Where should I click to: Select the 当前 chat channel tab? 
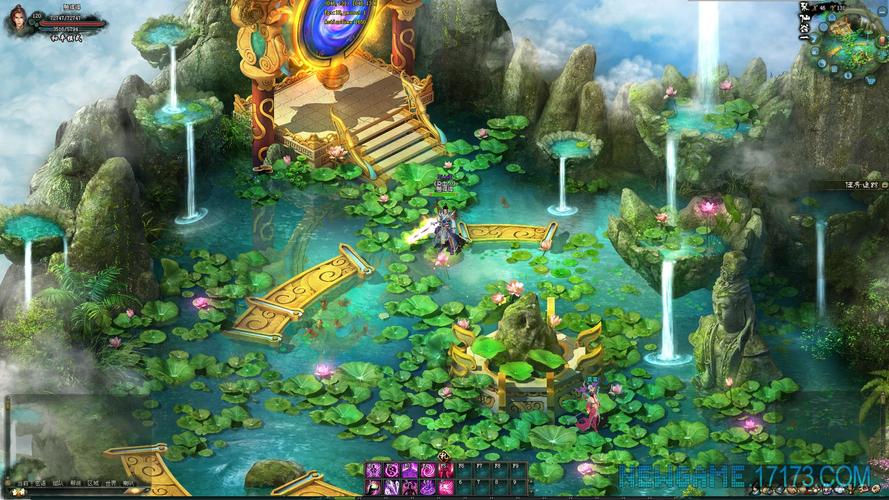tap(22, 482)
